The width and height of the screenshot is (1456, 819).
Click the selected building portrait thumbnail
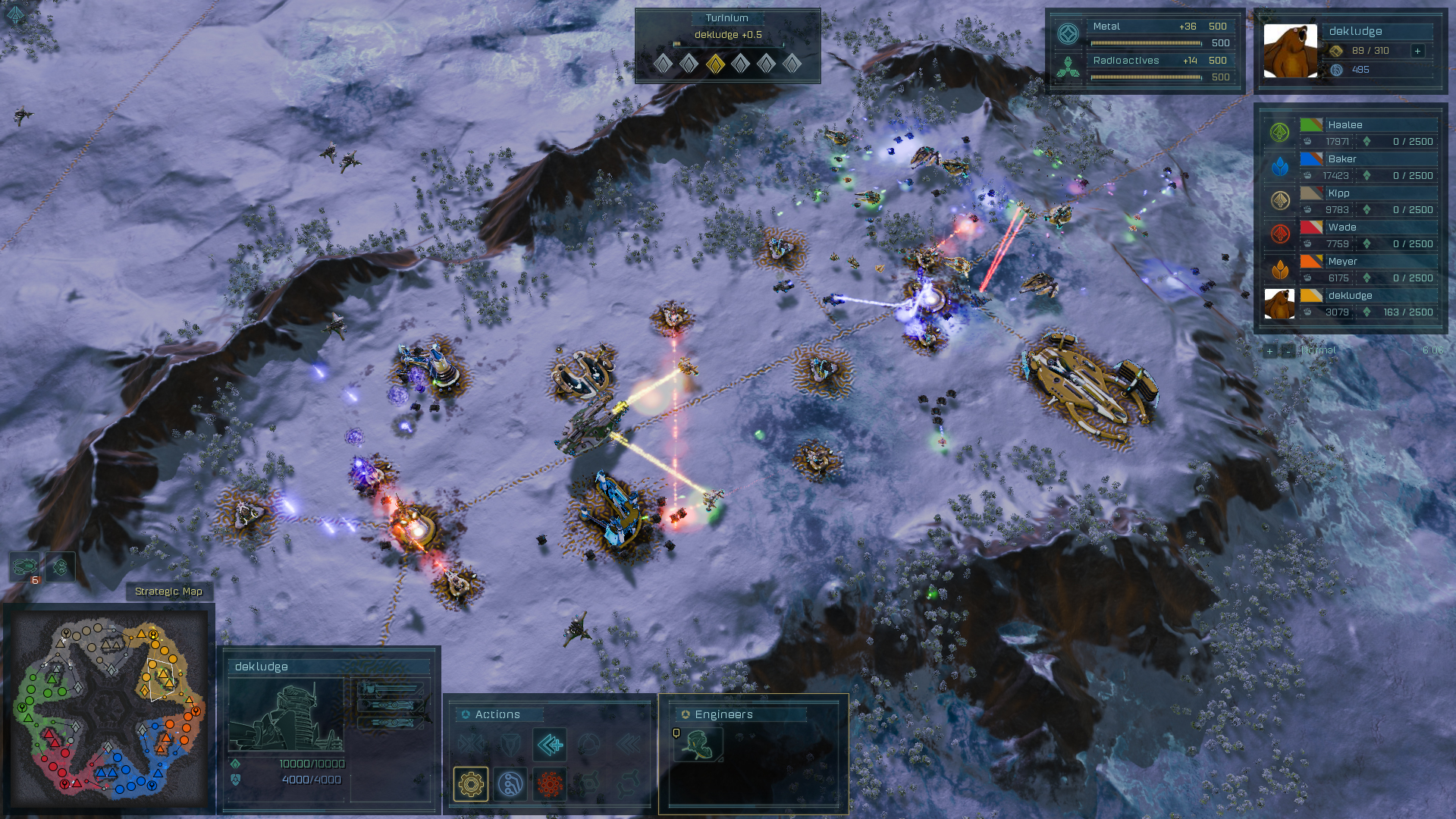286,715
